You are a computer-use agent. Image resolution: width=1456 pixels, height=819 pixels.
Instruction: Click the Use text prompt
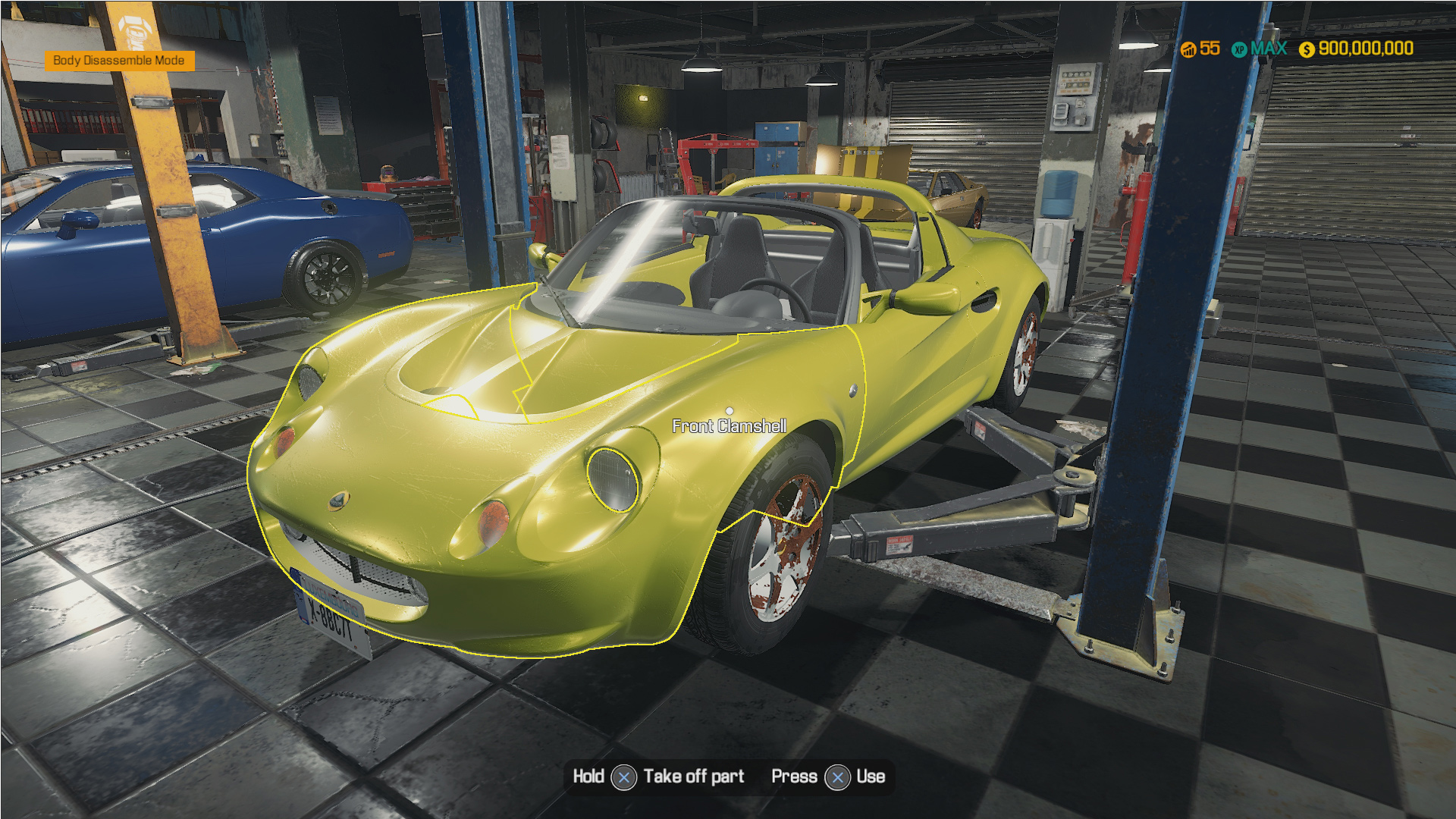click(872, 777)
